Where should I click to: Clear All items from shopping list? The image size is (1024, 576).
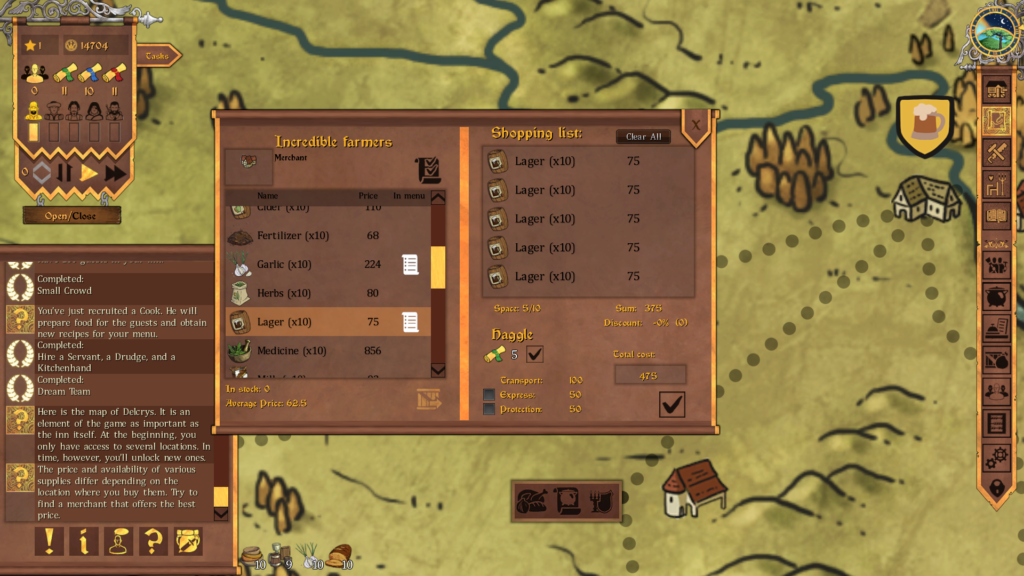point(643,137)
